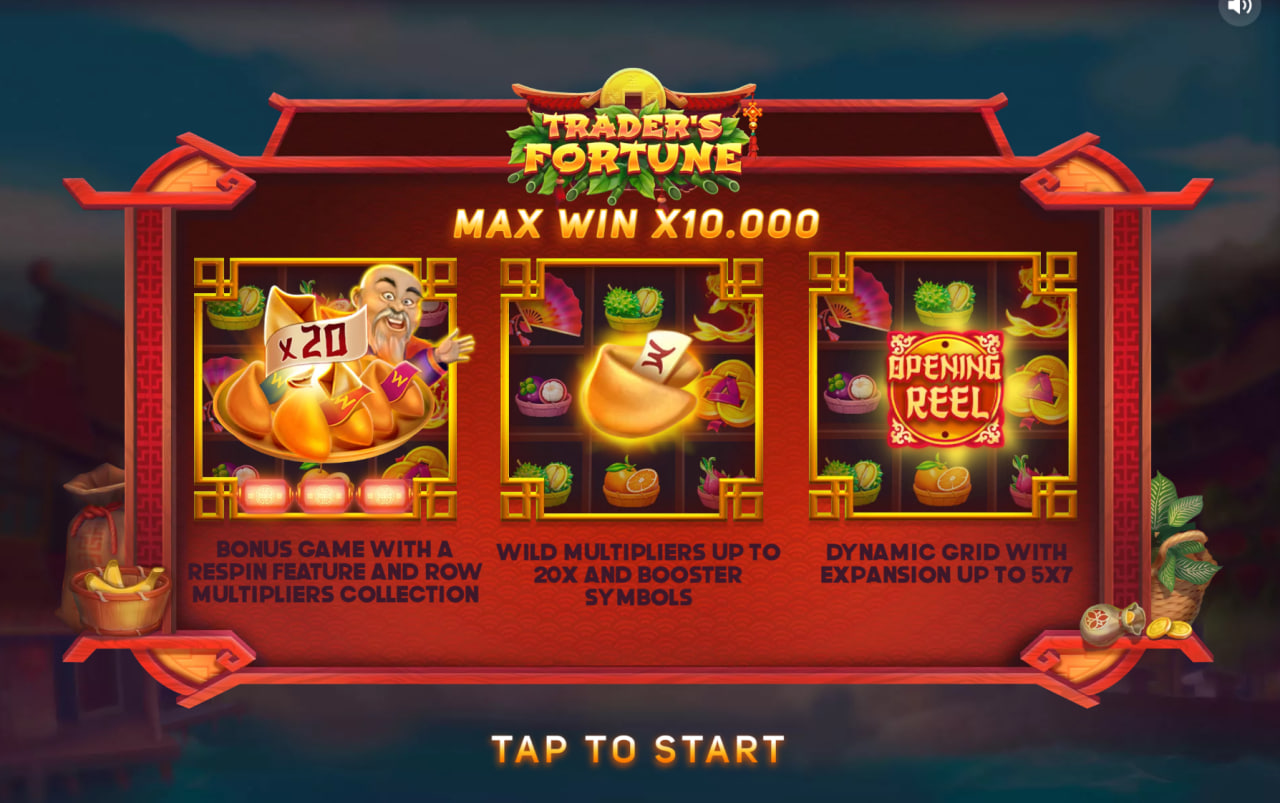1280x803 pixels.
Task: Mute the game sound with speaker icon
Action: point(1239,10)
